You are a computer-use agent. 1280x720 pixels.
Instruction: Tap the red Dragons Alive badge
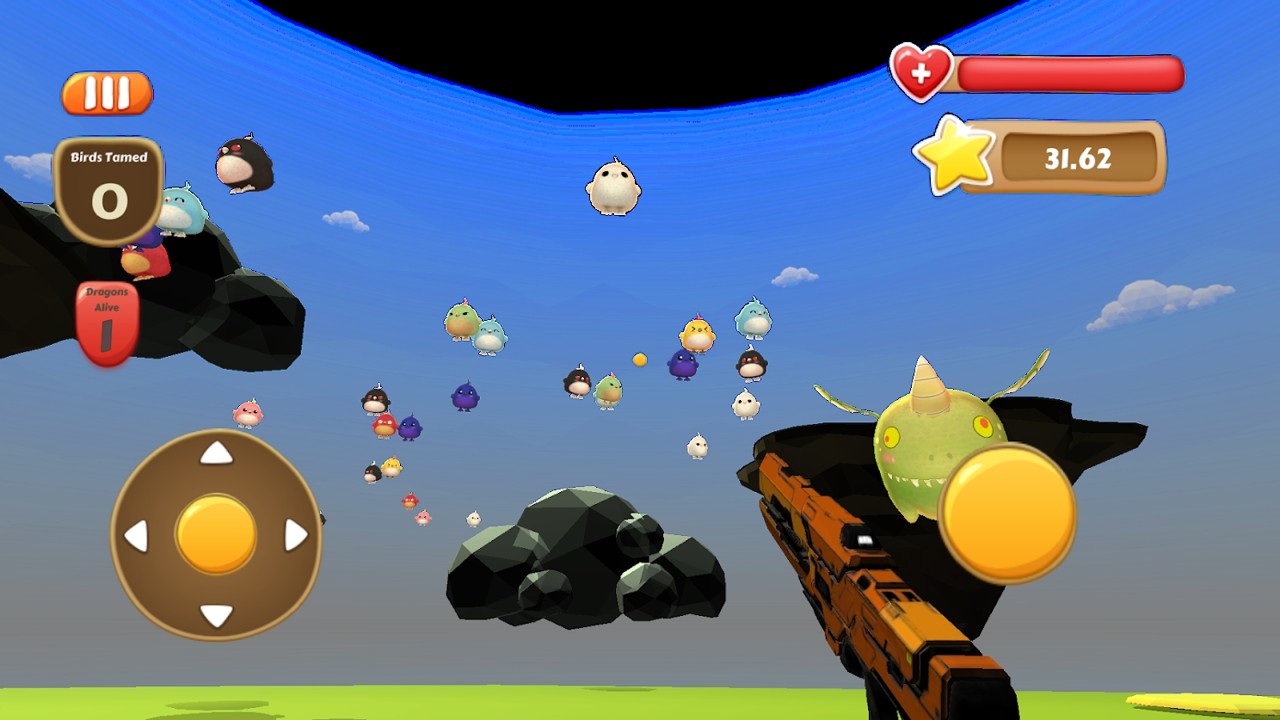point(107,312)
